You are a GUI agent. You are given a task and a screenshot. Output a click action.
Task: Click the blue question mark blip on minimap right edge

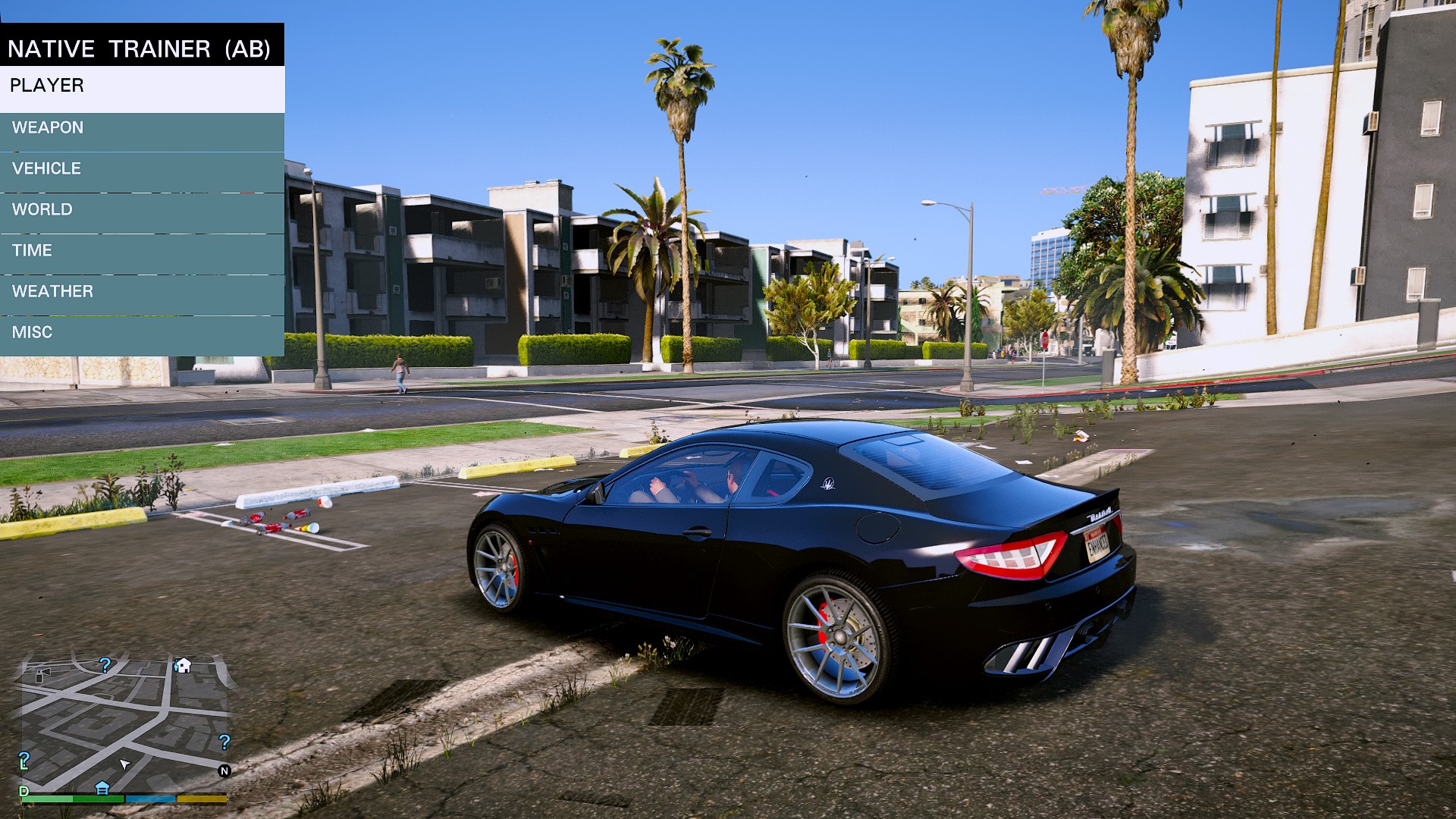(x=224, y=742)
